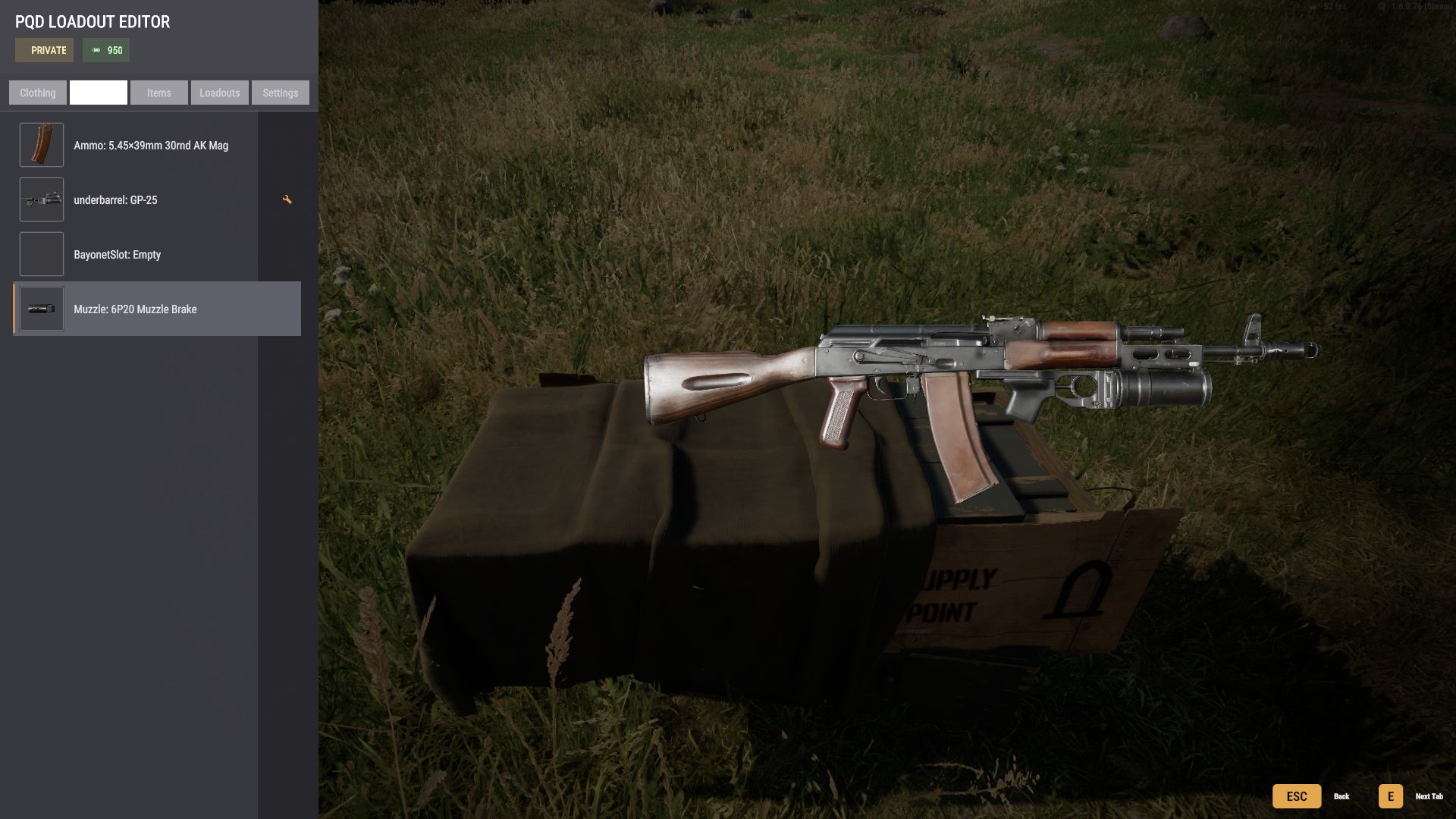Click the wrench icon beside GP-25

tap(287, 199)
